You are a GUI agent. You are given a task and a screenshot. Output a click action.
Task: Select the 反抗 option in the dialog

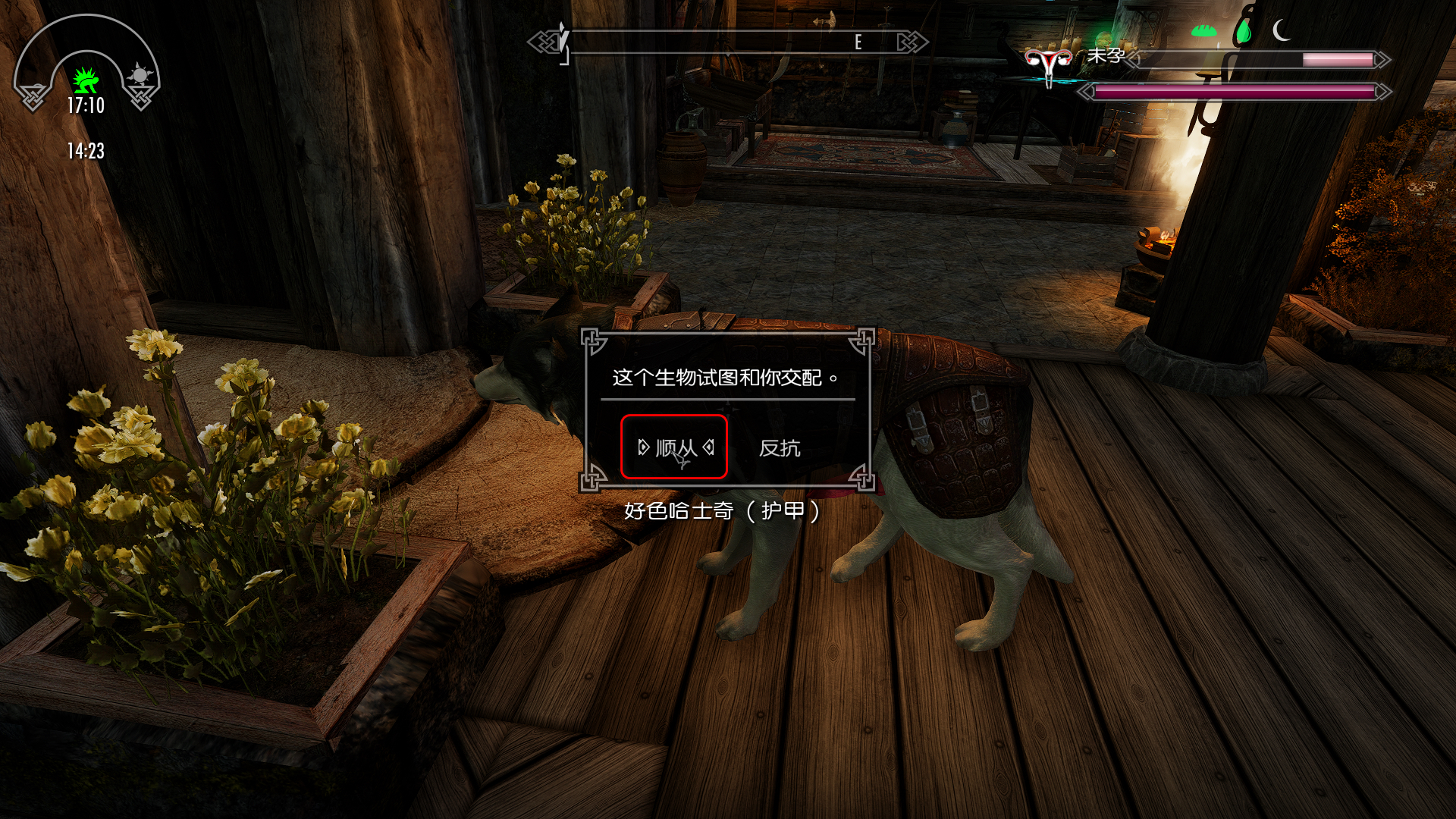tap(780, 448)
